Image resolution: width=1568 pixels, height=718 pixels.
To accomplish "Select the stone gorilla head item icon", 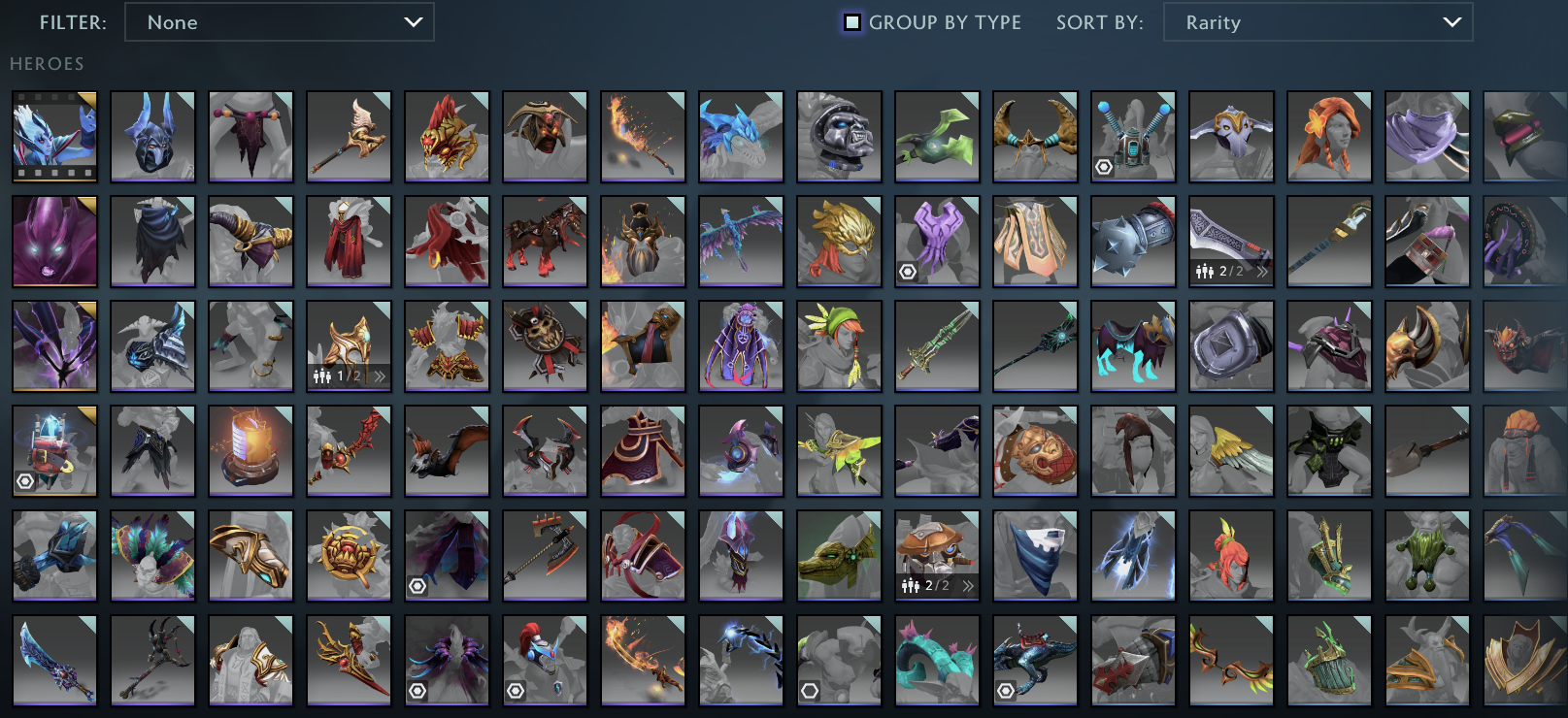I will pyautogui.click(x=839, y=136).
